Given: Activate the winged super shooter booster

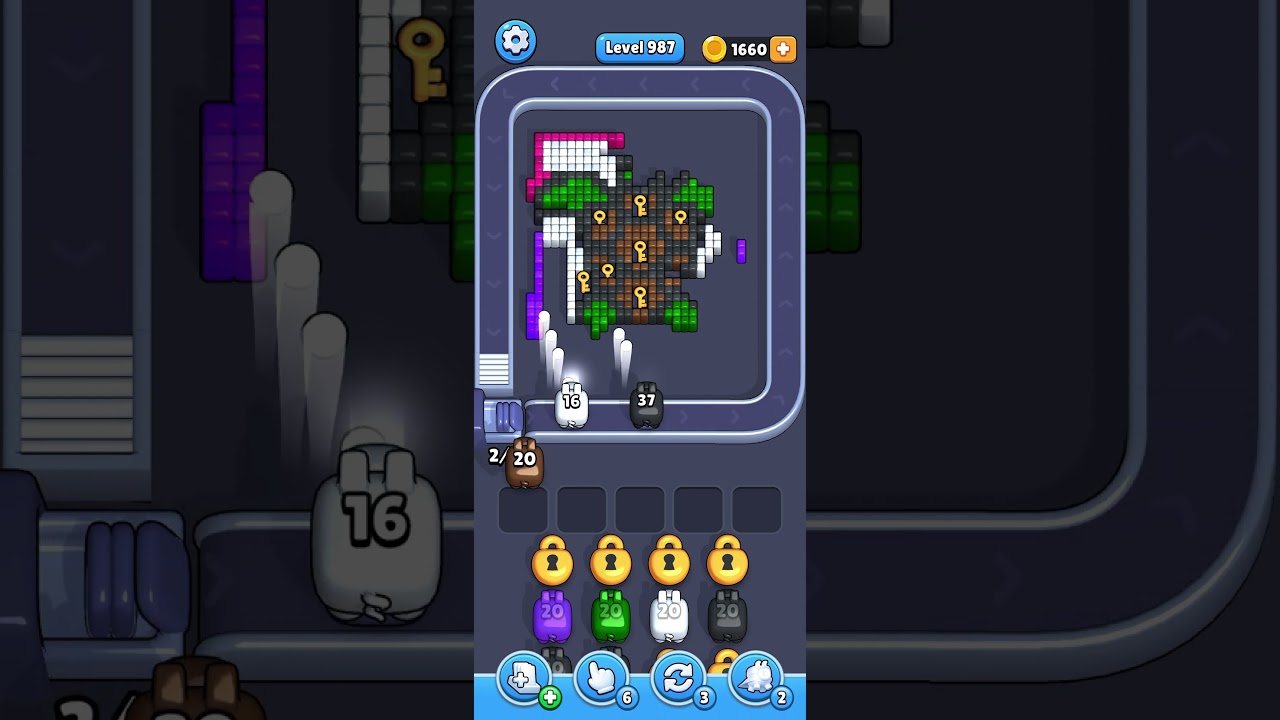Looking at the screenshot, I should pos(756,680).
